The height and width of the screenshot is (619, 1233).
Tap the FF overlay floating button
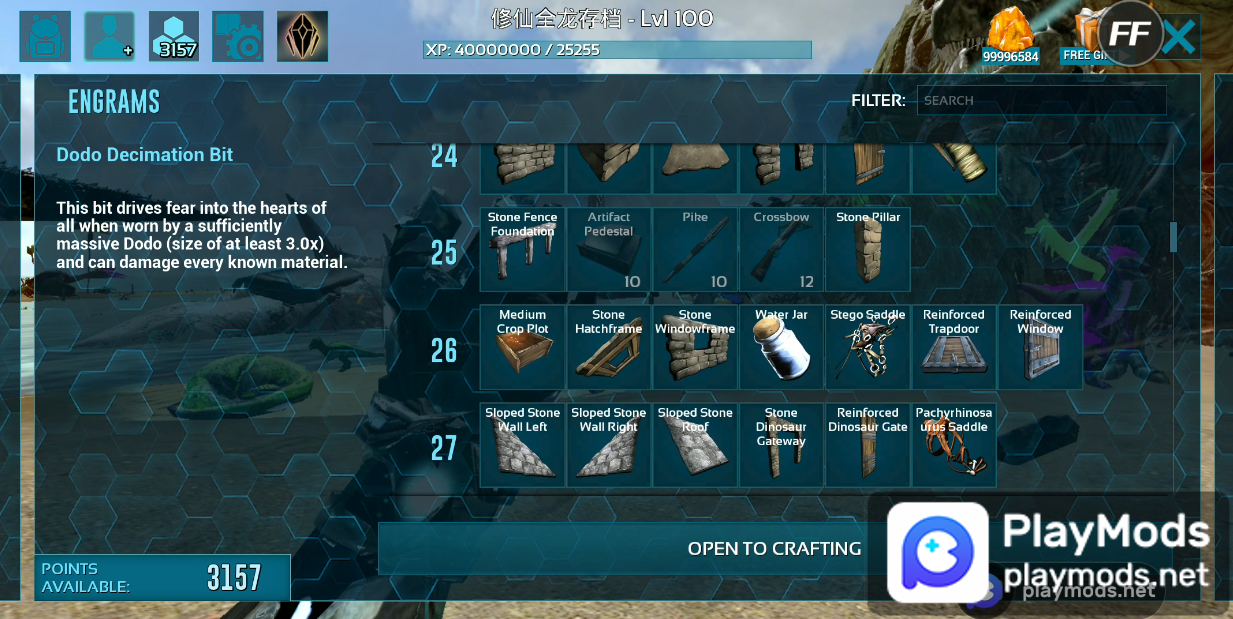click(x=1130, y=35)
